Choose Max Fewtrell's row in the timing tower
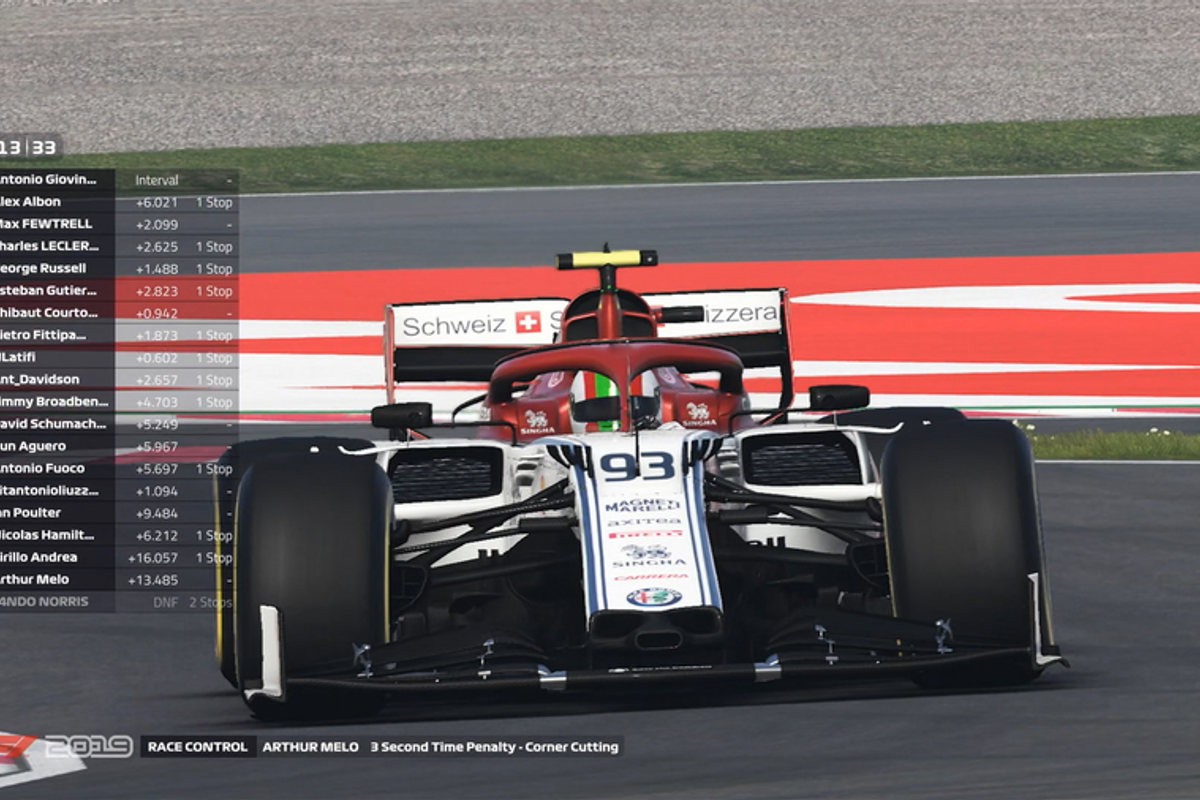This screenshot has height=800, width=1200. [50, 224]
